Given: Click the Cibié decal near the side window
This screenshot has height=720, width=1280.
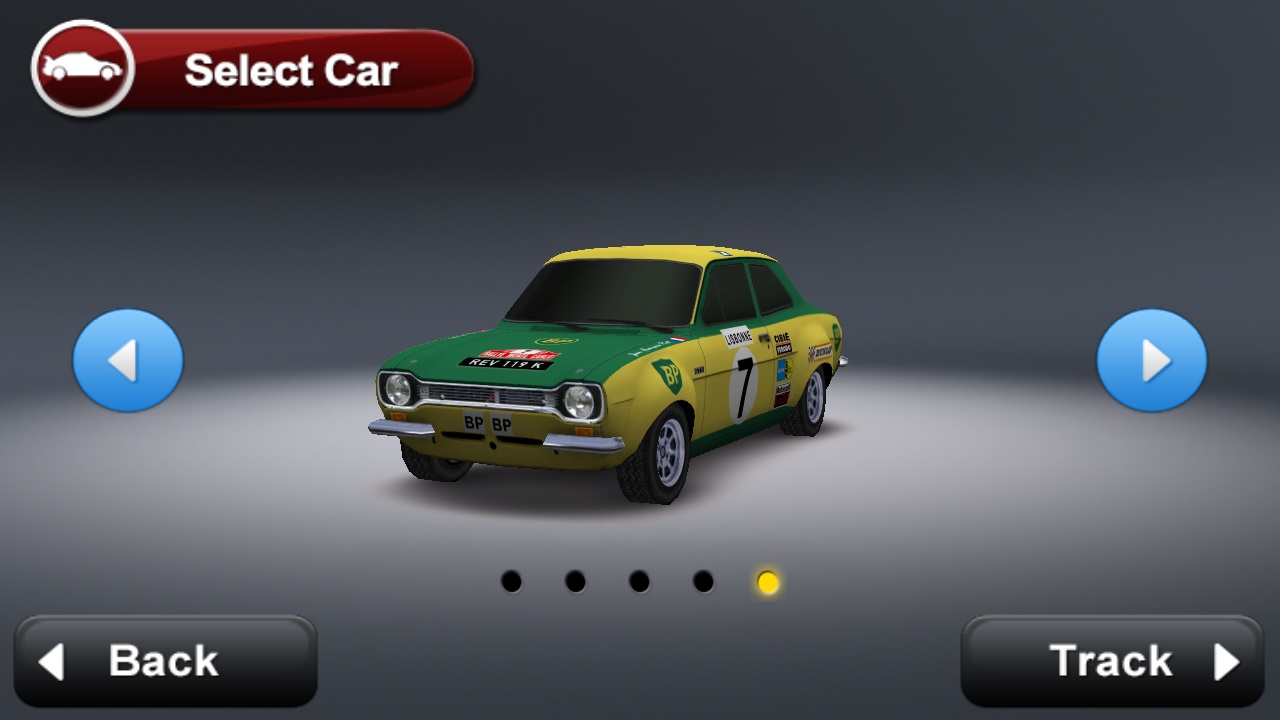Looking at the screenshot, I should point(782,338).
